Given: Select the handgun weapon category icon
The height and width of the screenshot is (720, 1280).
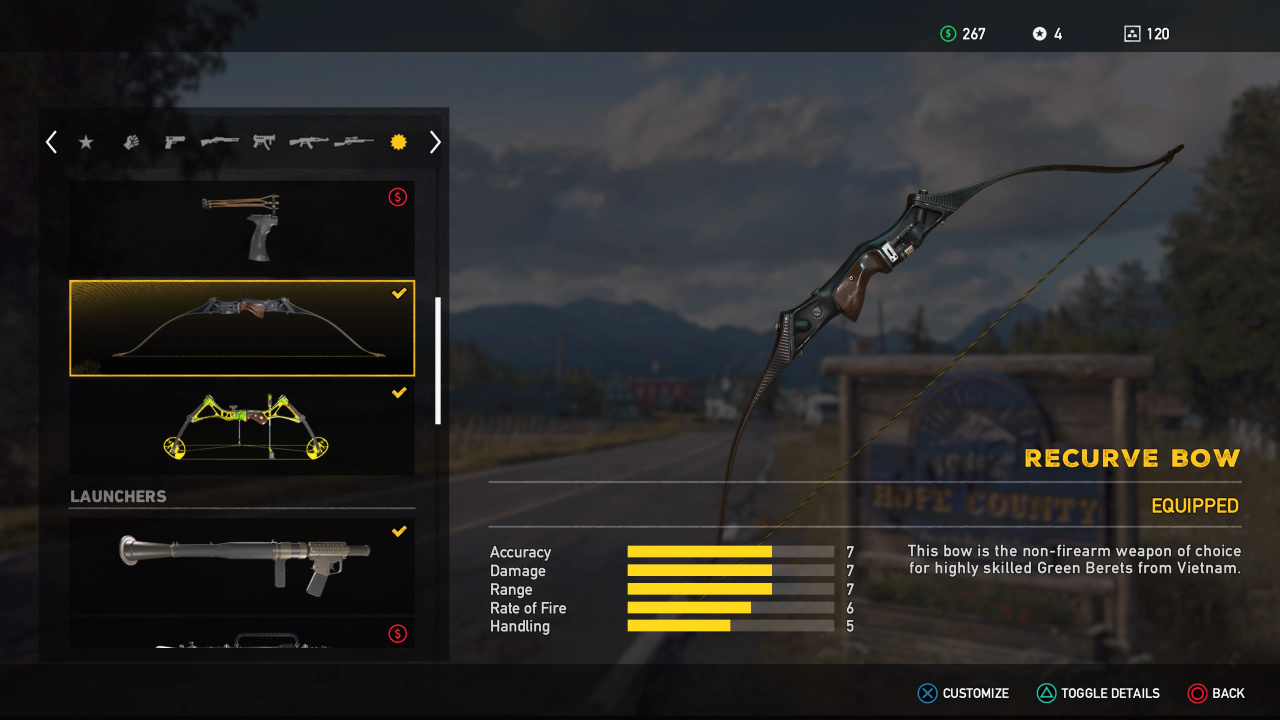Looking at the screenshot, I should click(x=173, y=142).
